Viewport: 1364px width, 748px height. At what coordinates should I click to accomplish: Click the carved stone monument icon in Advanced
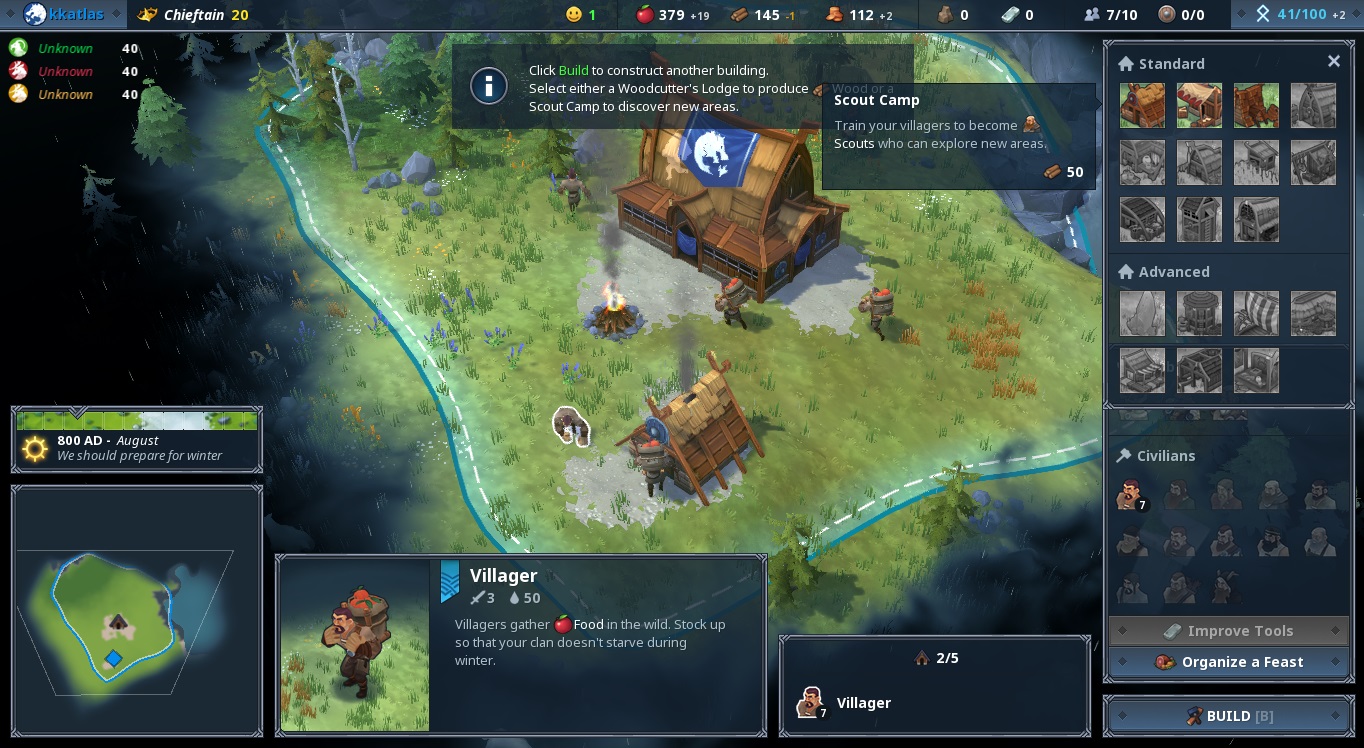tap(1142, 313)
